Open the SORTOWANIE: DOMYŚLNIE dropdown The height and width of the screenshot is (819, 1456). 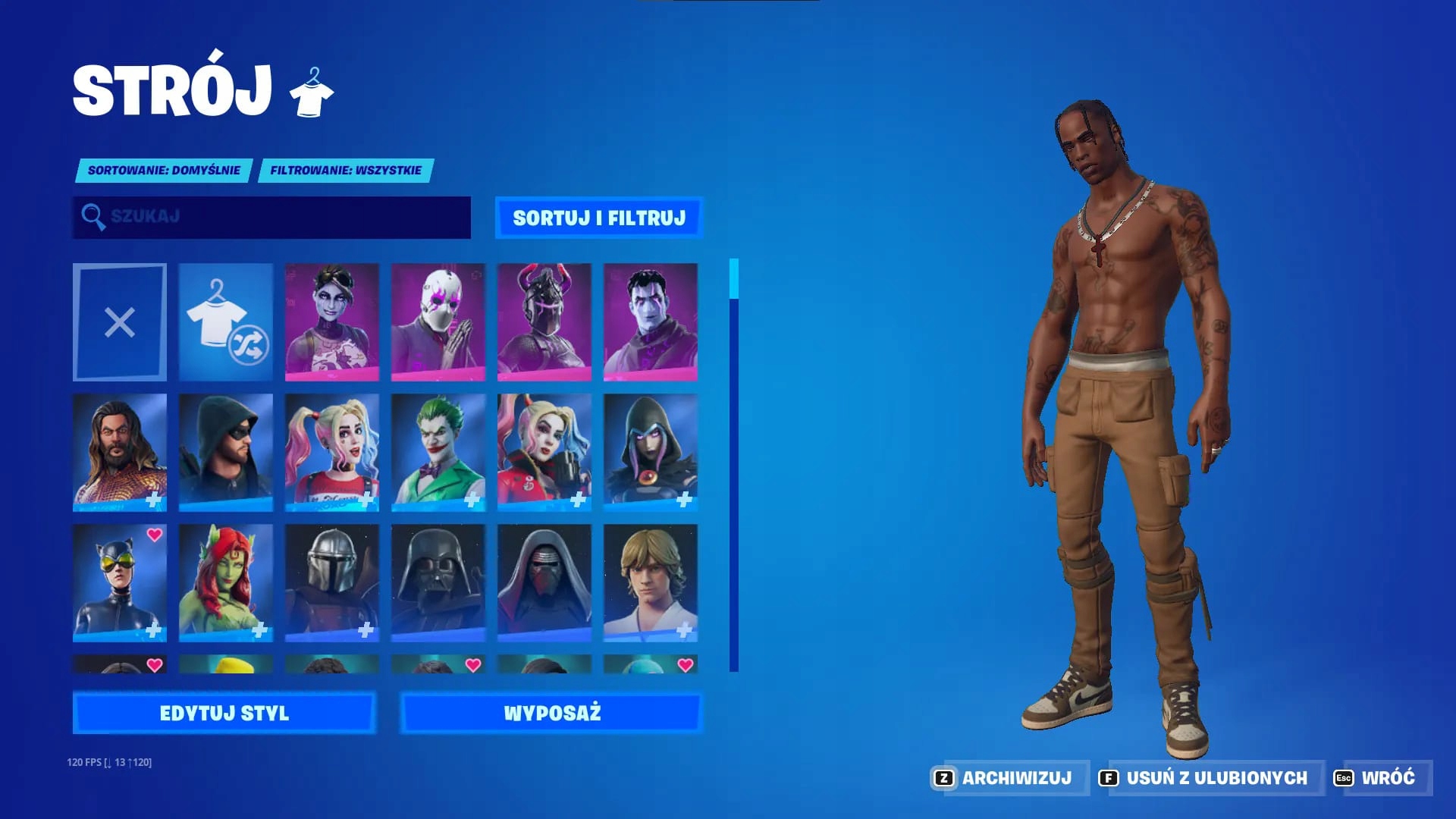165,171
